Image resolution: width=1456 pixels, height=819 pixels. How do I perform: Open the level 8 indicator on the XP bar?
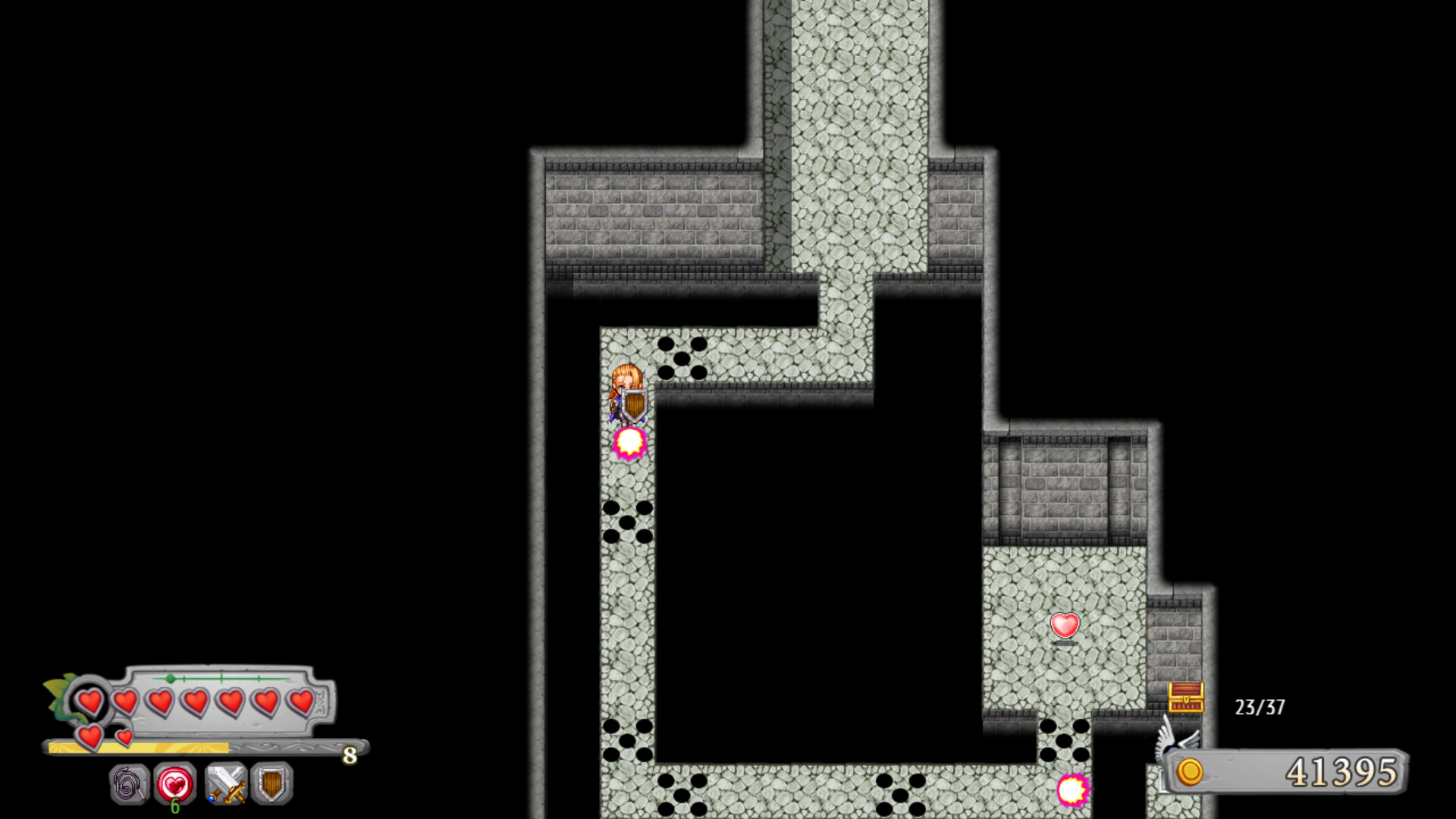click(x=350, y=755)
